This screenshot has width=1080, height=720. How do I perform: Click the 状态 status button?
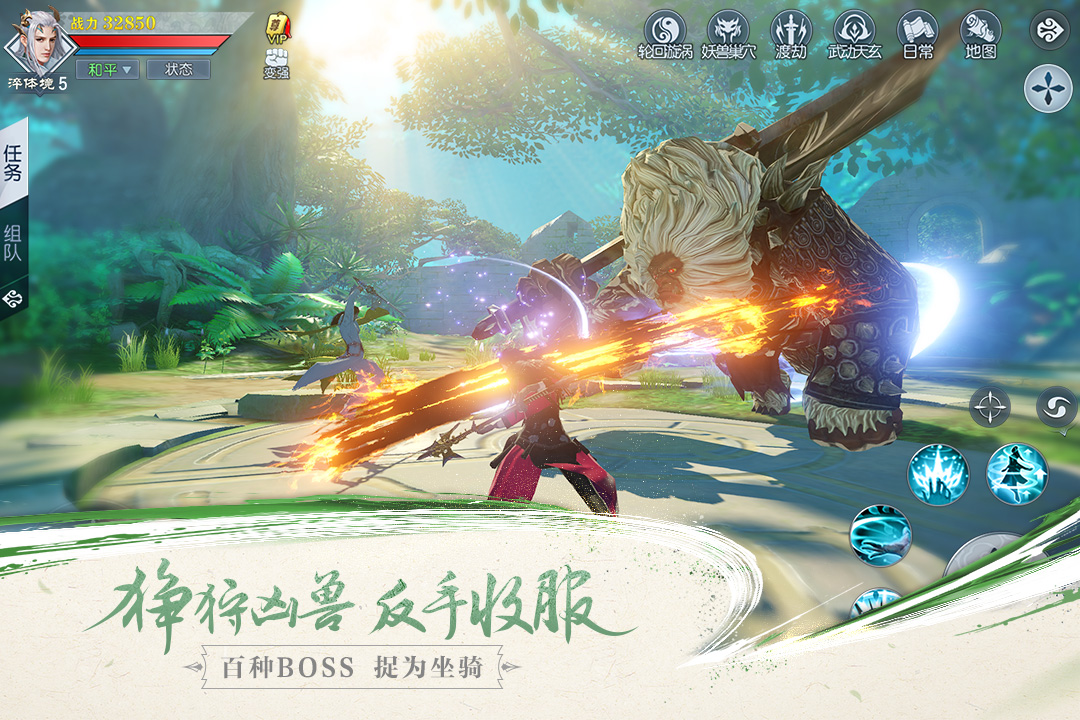(178, 70)
